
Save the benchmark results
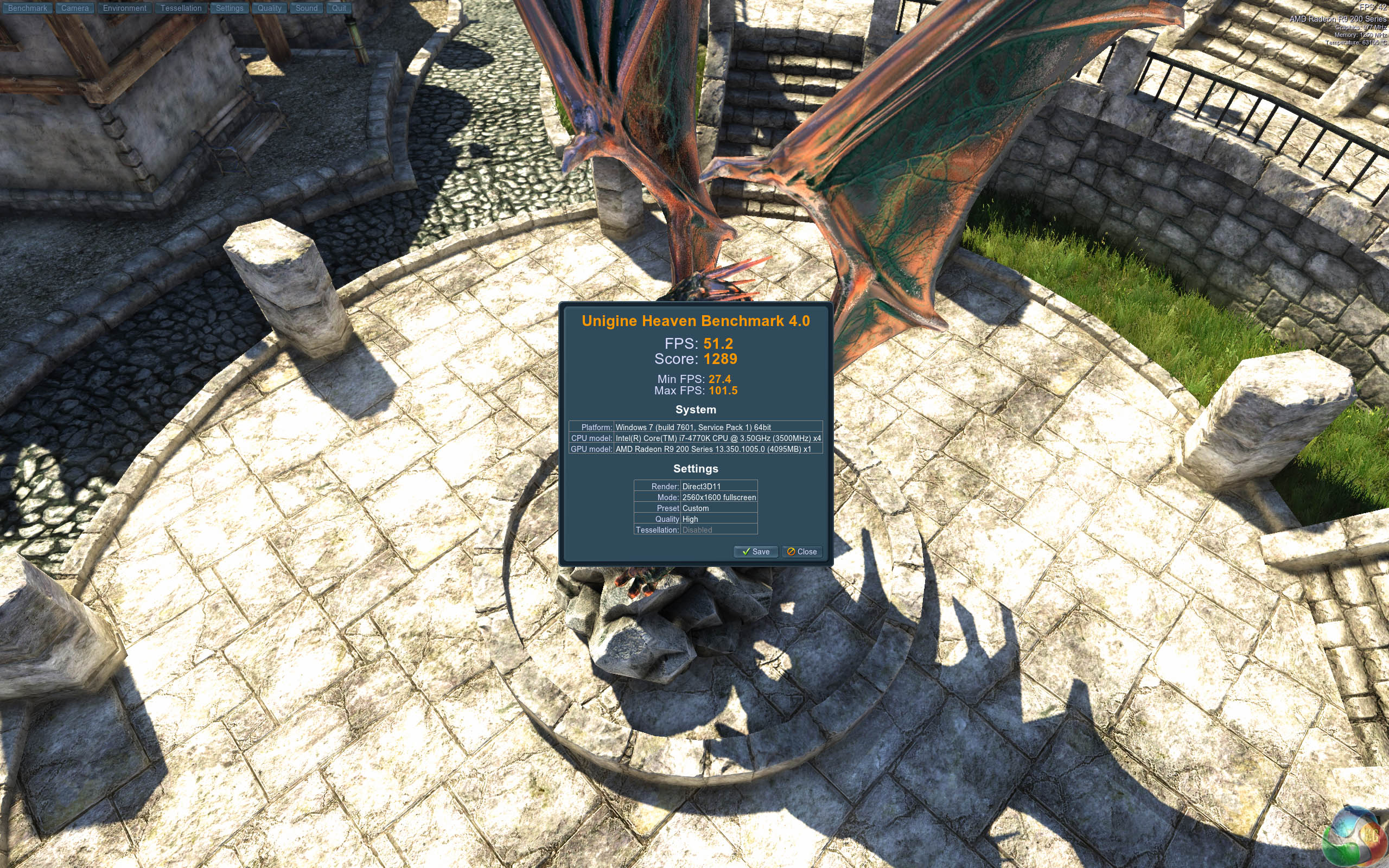coord(755,552)
